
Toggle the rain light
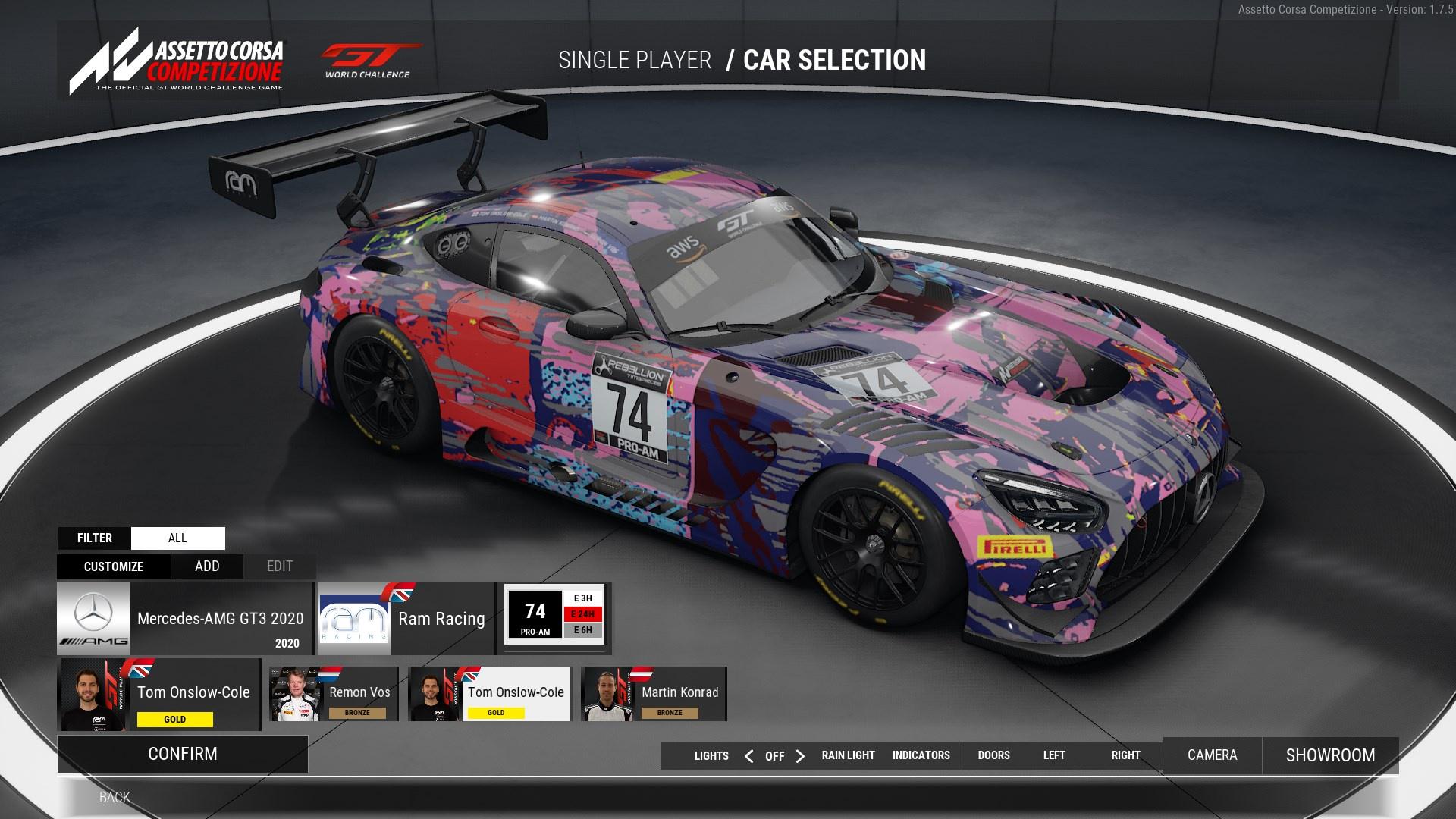pyautogui.click(x=848, y=755)
